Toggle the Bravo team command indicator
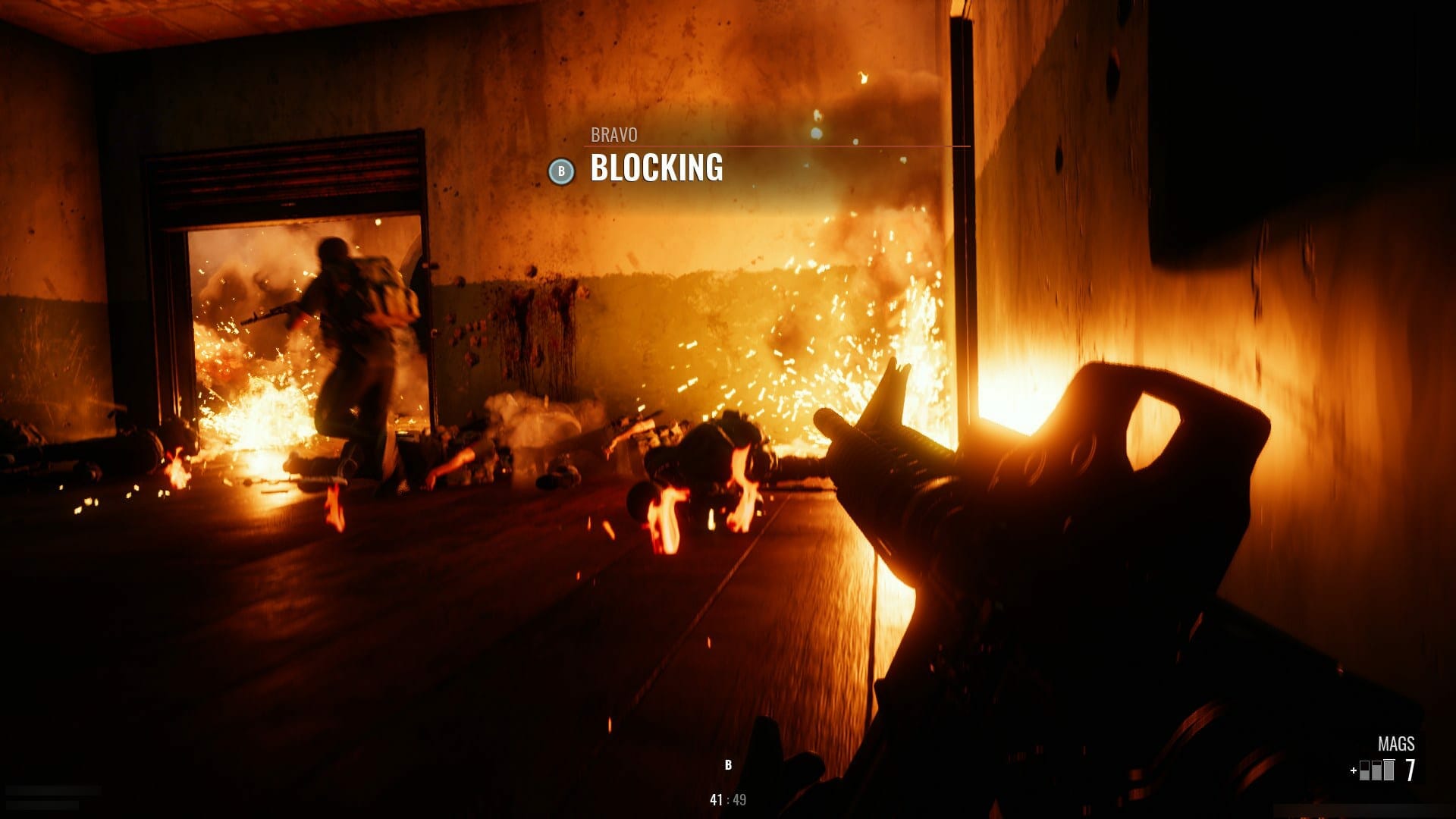This screenshot has height=819, width=1456. 560,172
